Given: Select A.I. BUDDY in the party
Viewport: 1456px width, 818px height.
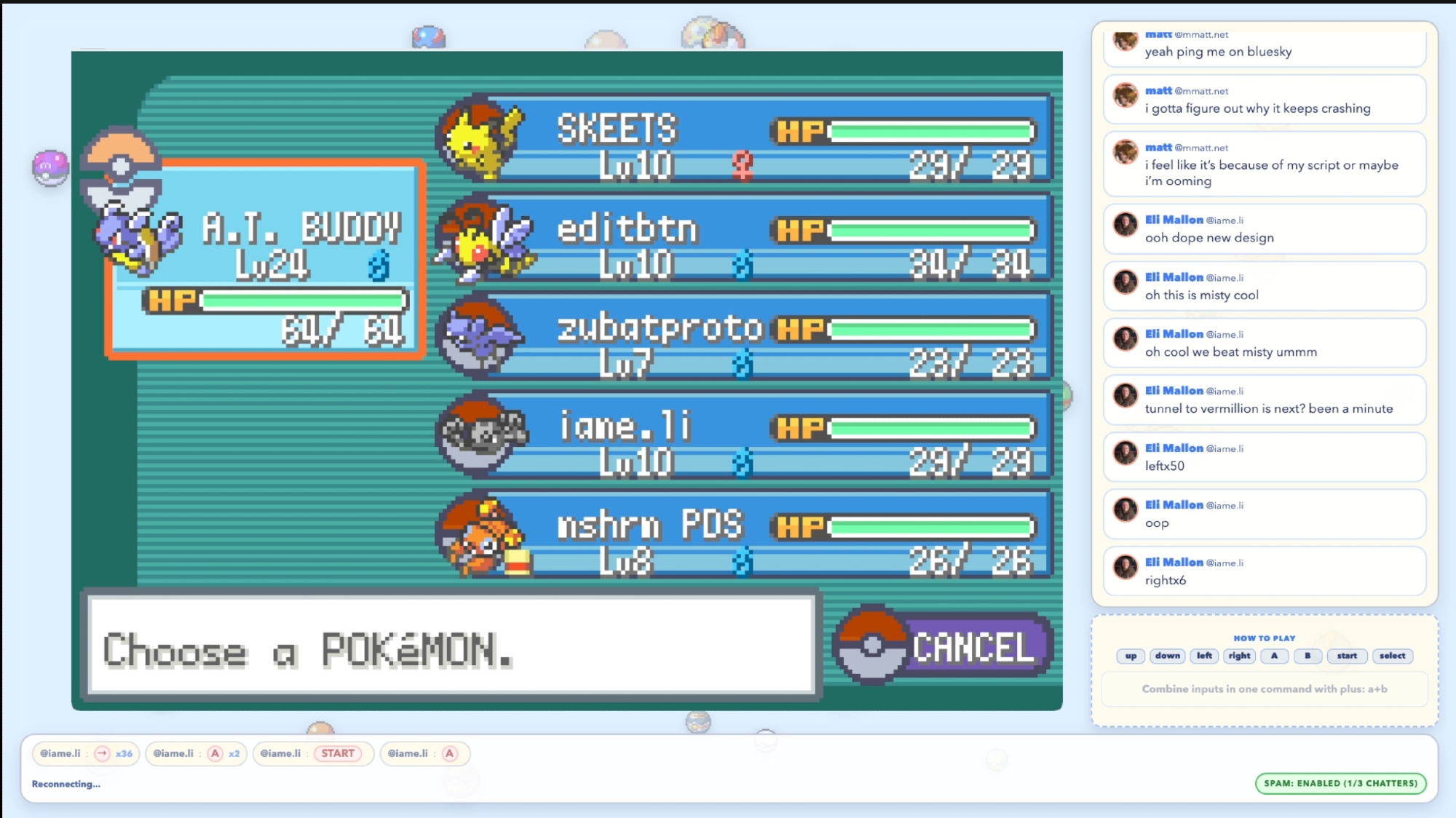Looking at the screenshot, I should point(266,258).
